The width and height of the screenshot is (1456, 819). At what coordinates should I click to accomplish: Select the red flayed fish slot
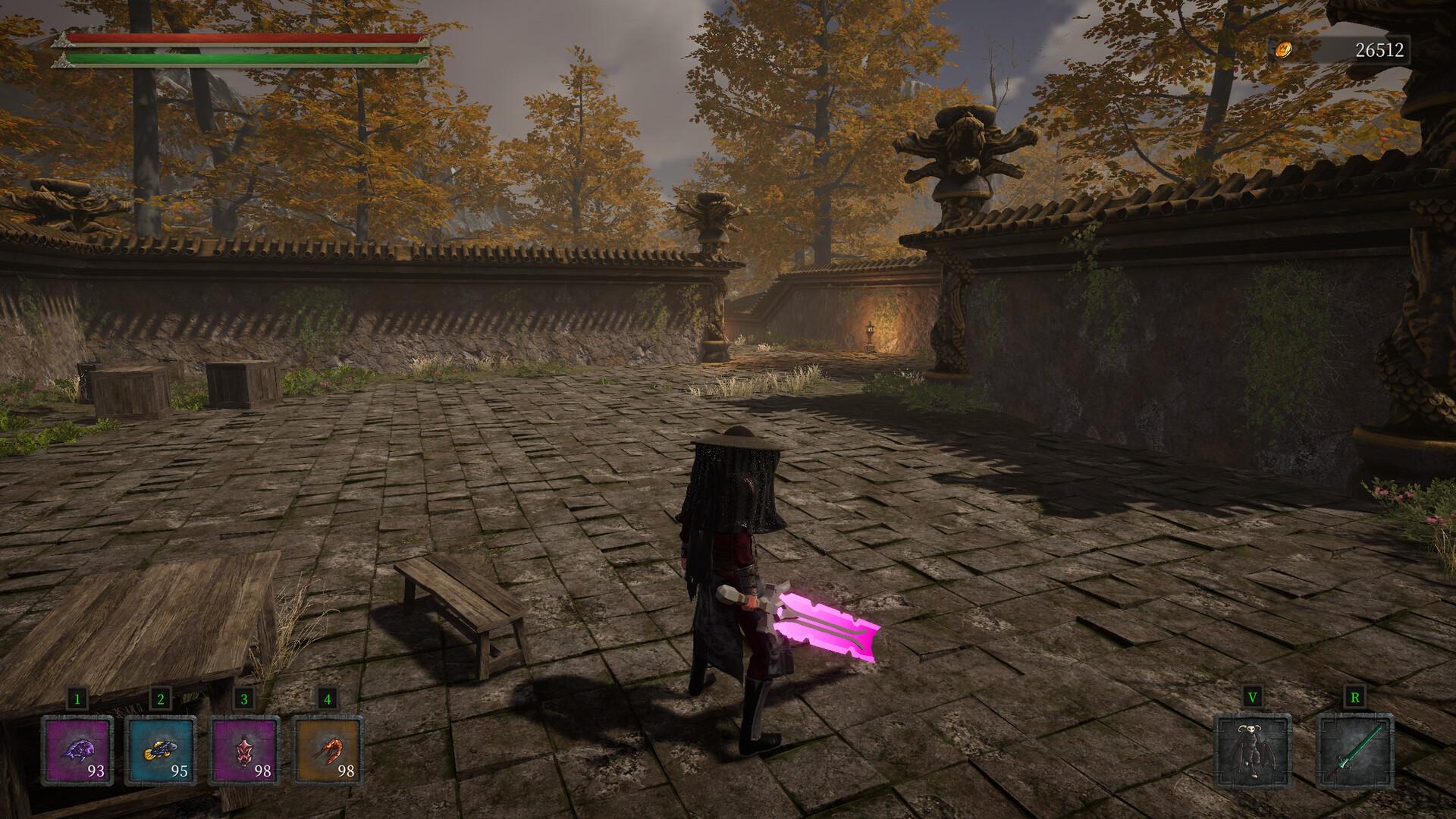tap(243, 751)
